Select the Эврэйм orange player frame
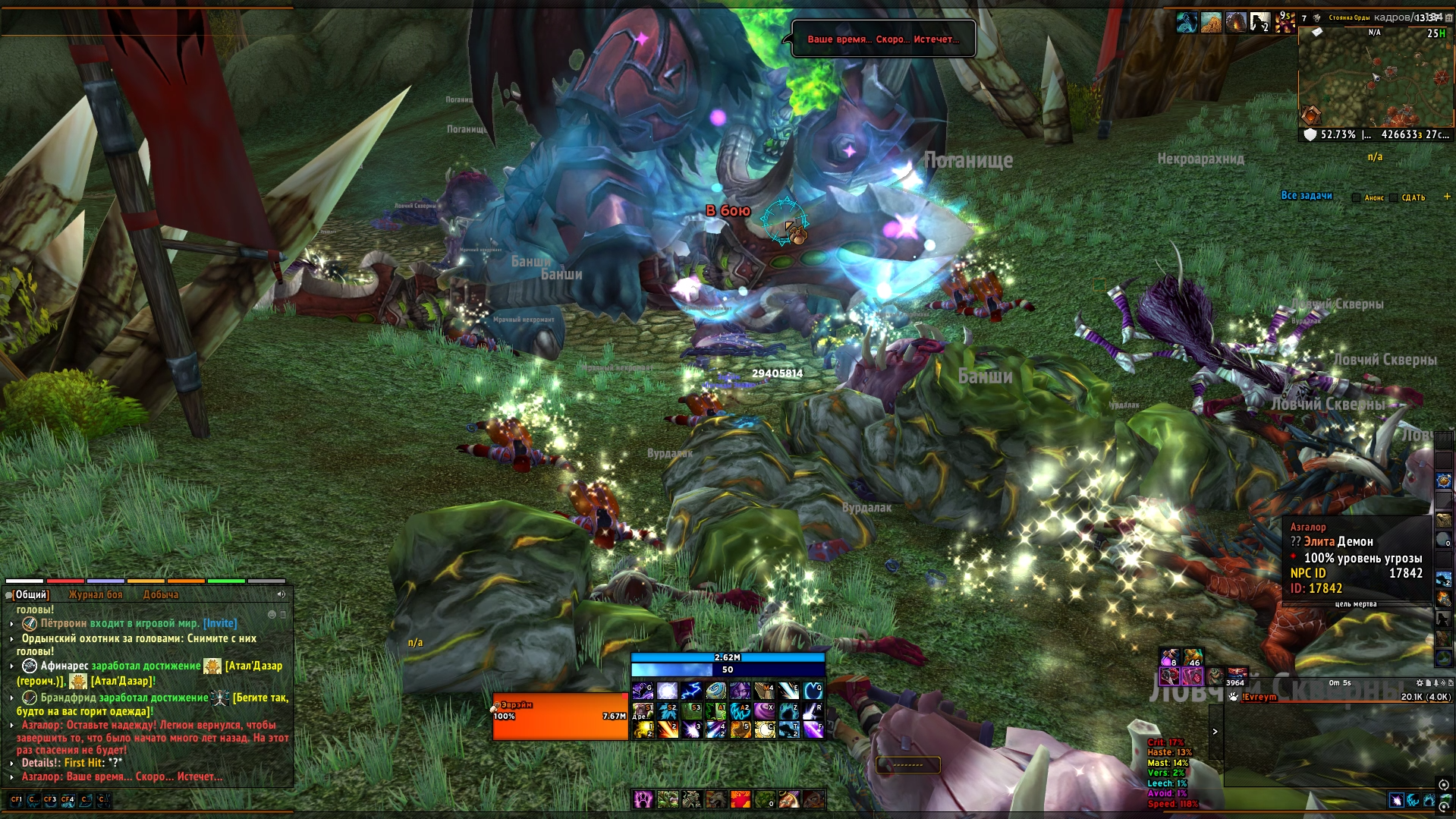This screenshot has height=819, width=1456. (x=560, y=716)
